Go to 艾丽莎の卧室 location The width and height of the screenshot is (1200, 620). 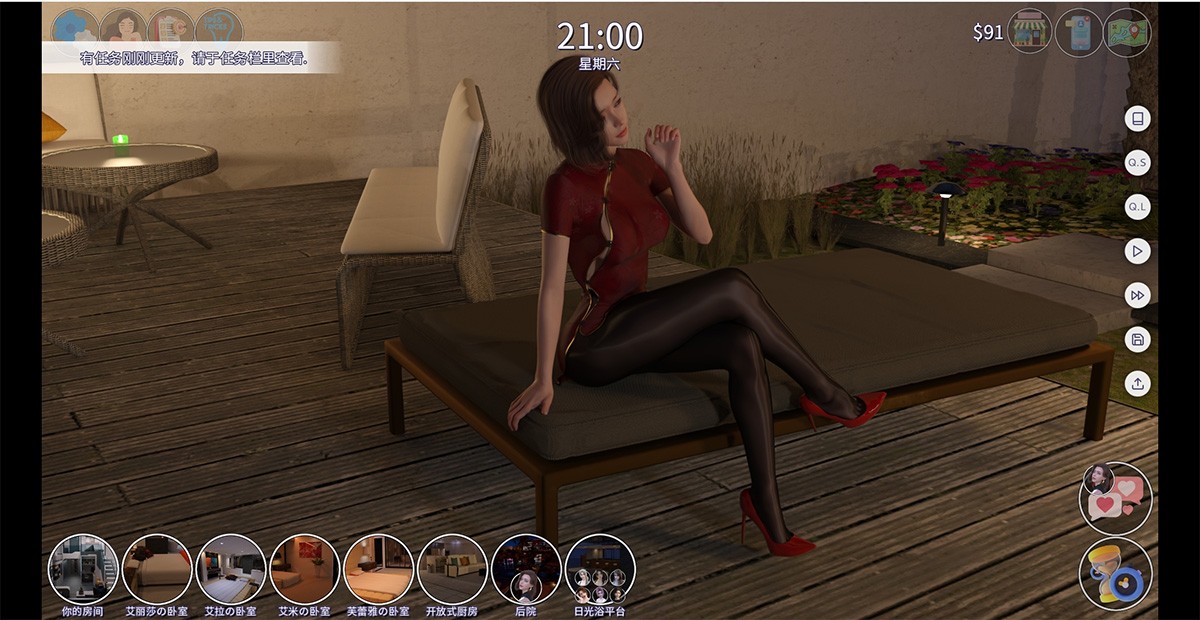(x=157, y=568)
